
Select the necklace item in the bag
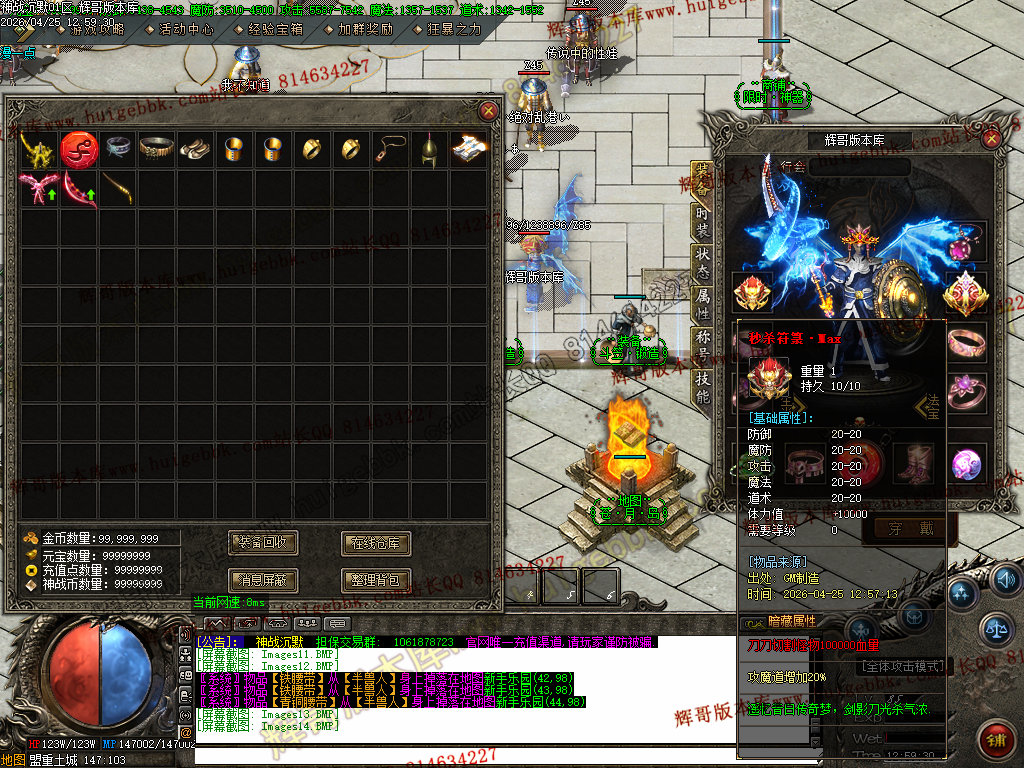click(x=388, y=149)
